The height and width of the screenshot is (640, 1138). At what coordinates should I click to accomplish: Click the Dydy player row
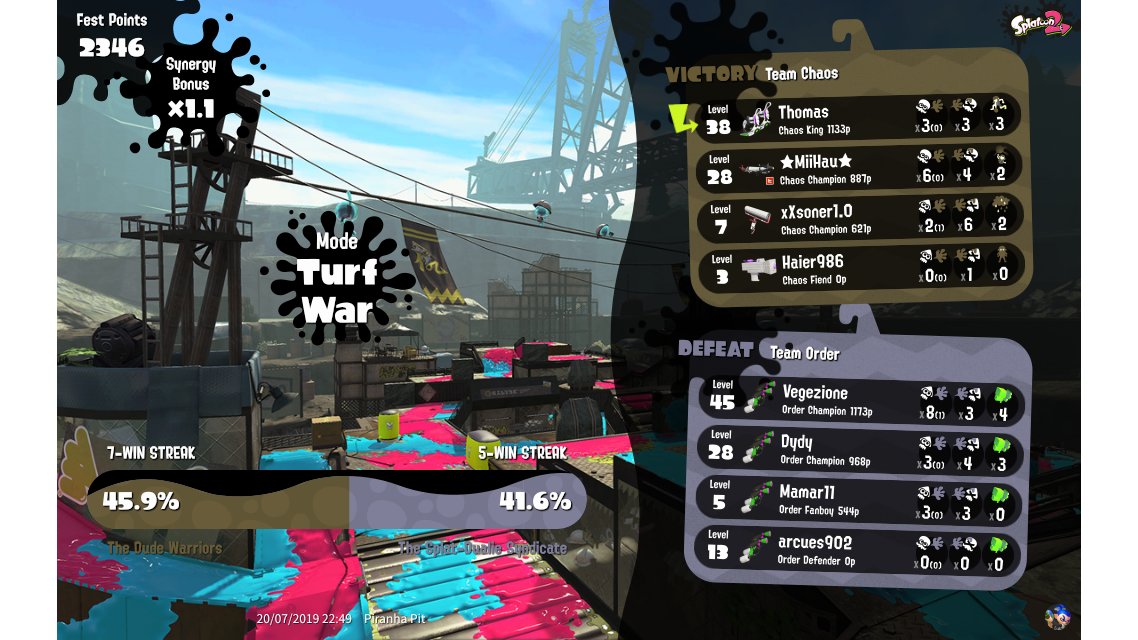pos(860,449)
